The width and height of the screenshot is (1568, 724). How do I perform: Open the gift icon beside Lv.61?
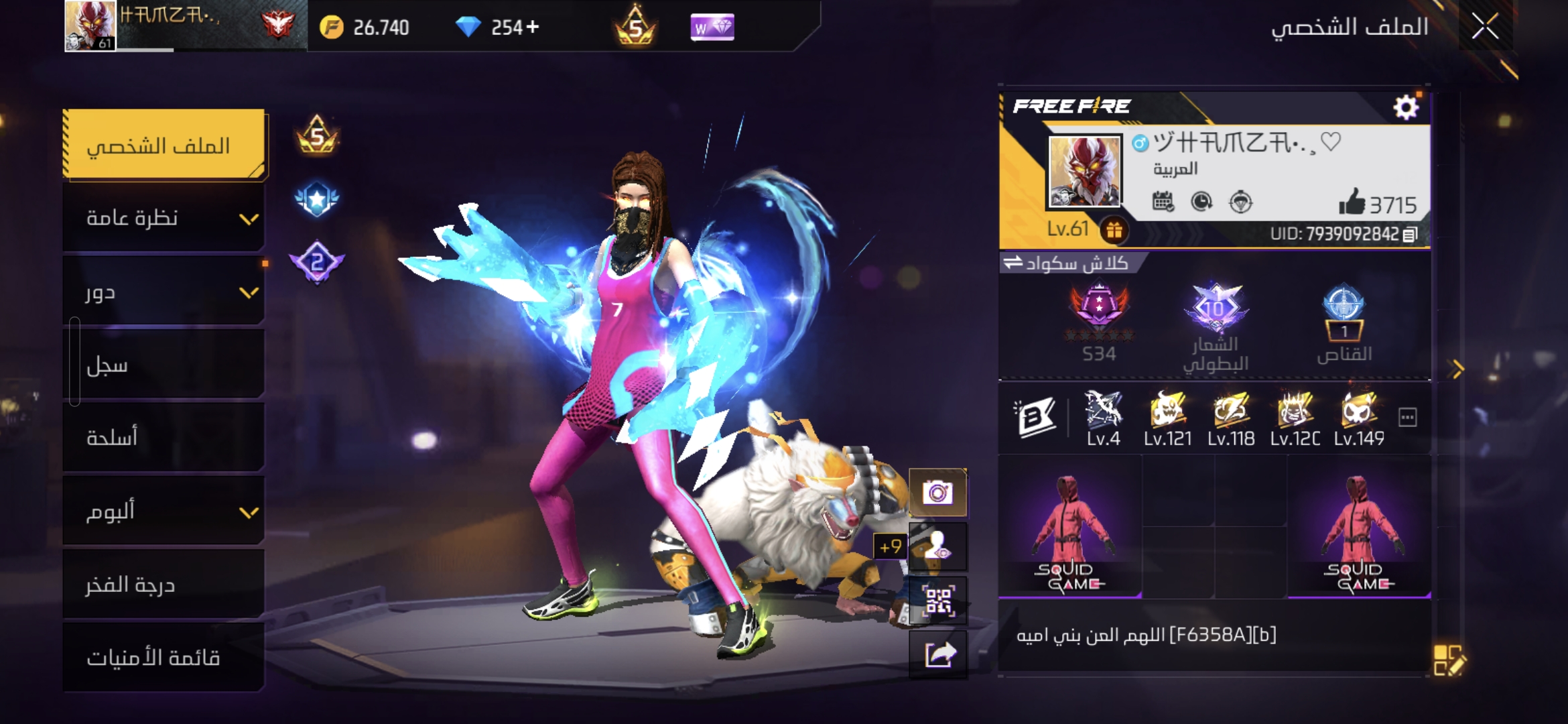(1114, 230)
